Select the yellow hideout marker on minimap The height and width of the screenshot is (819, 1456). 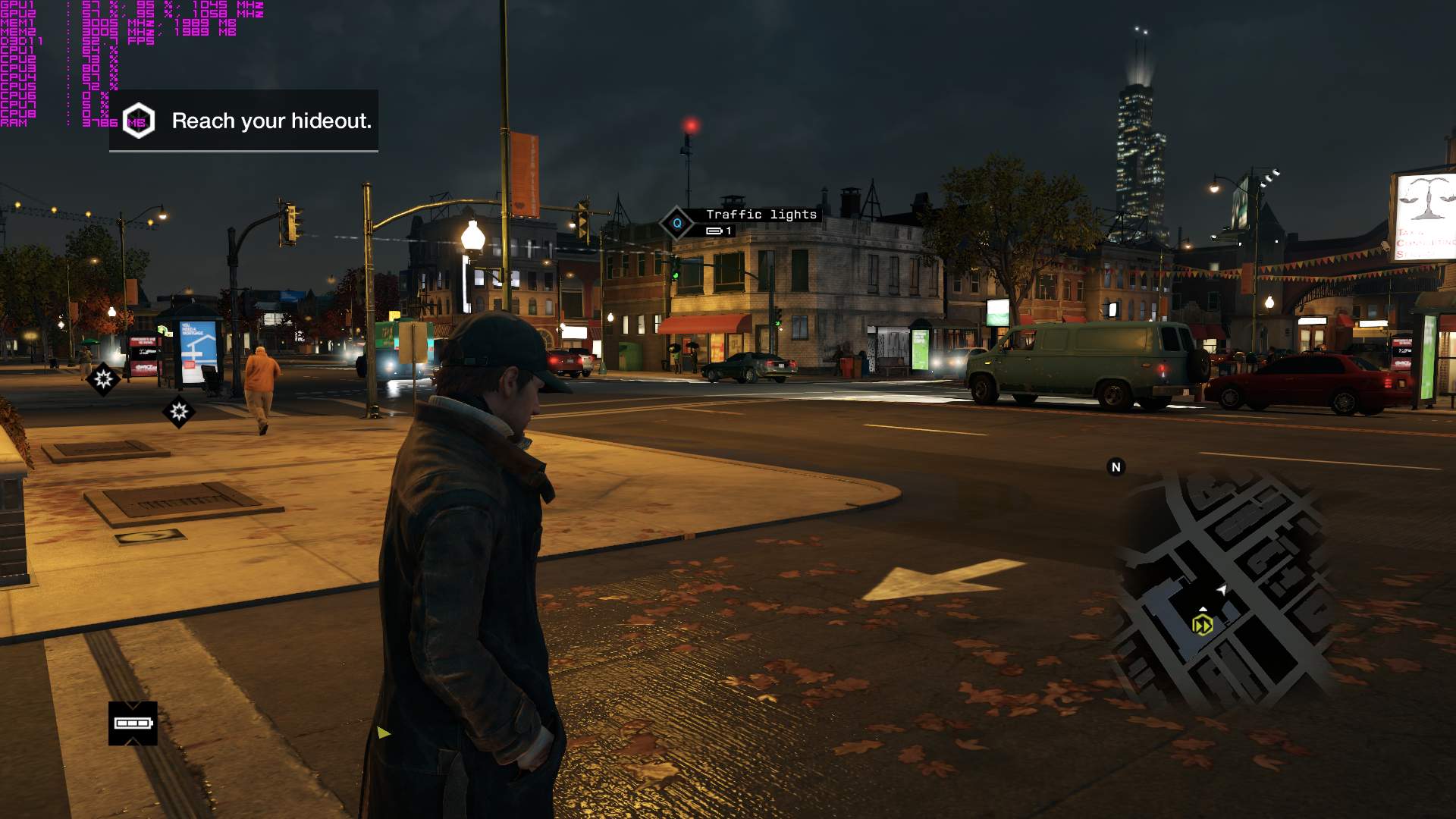click(x=1202, y=625)
